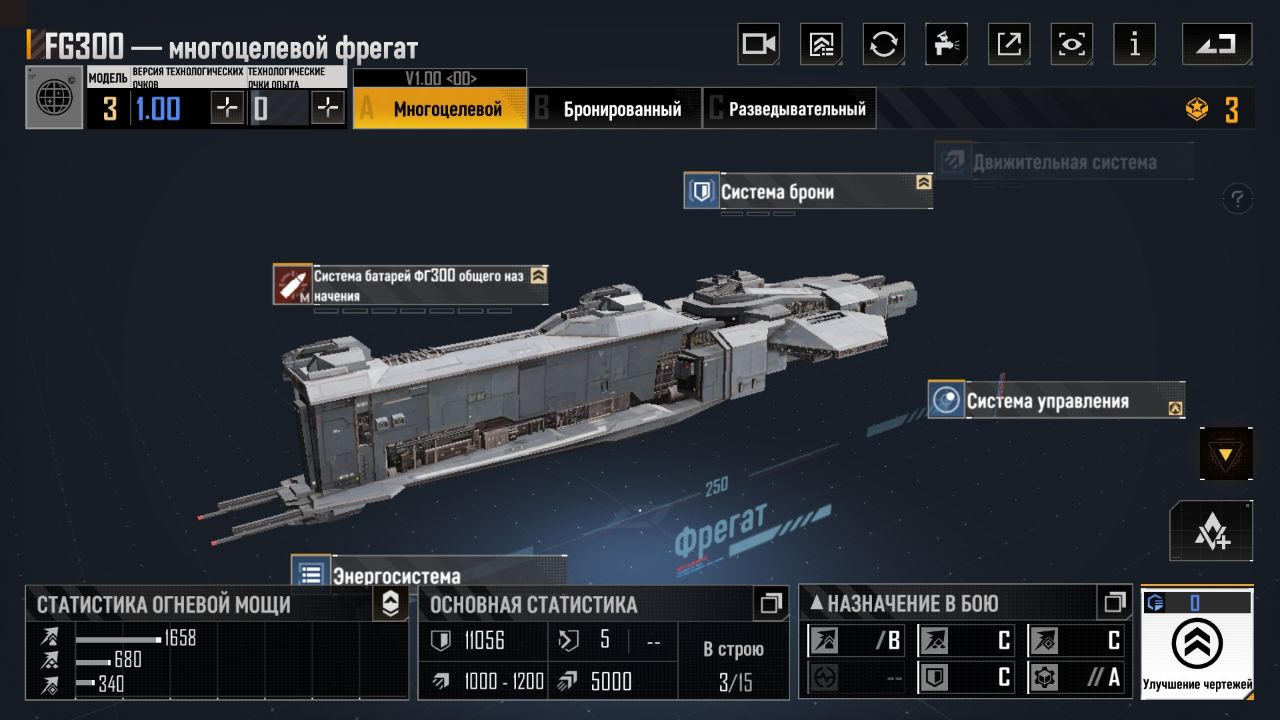Show ship info with the i button

pos(1134,45)
